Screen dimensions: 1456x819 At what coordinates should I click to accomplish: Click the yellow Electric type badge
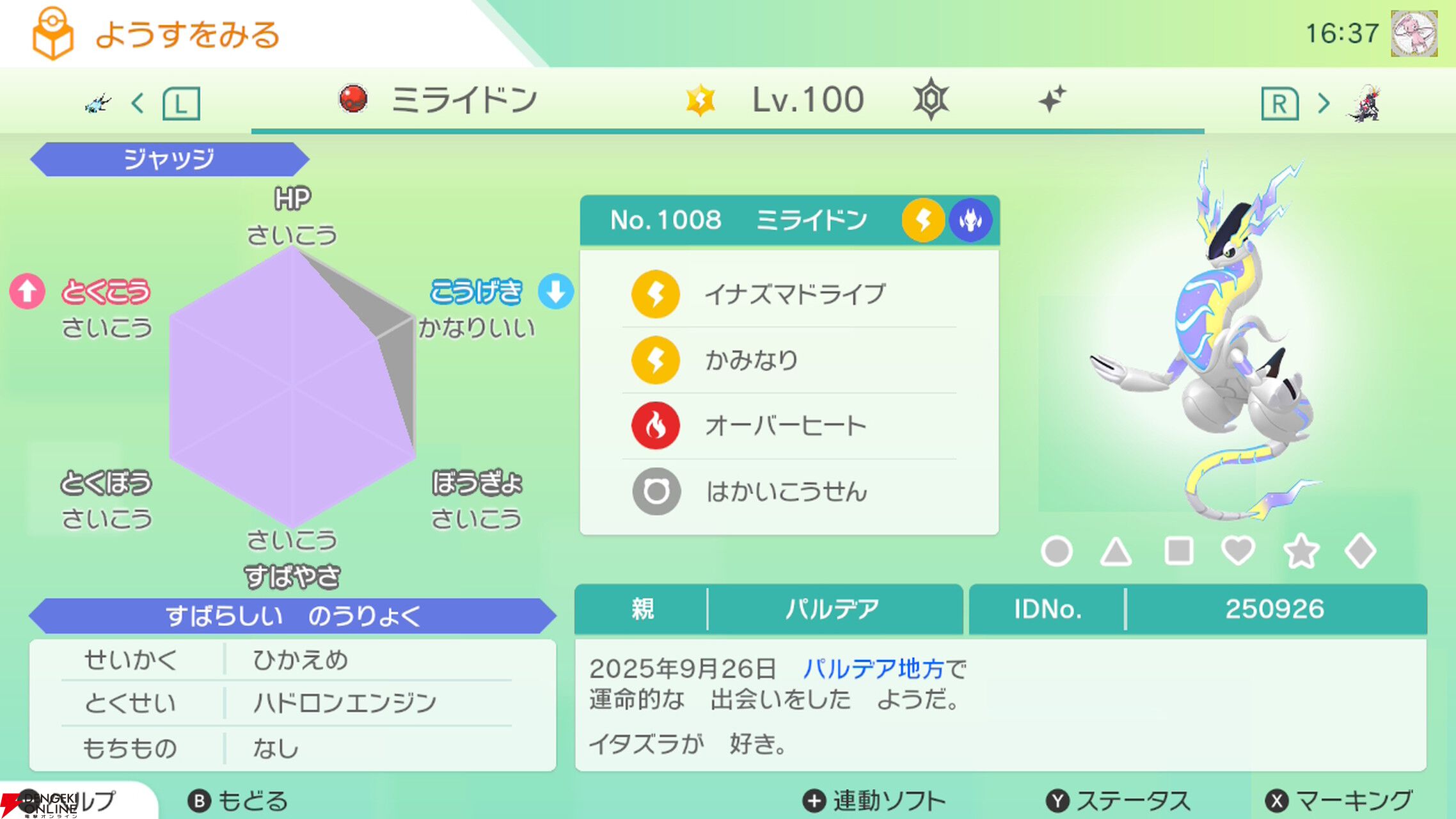[923, 219]
